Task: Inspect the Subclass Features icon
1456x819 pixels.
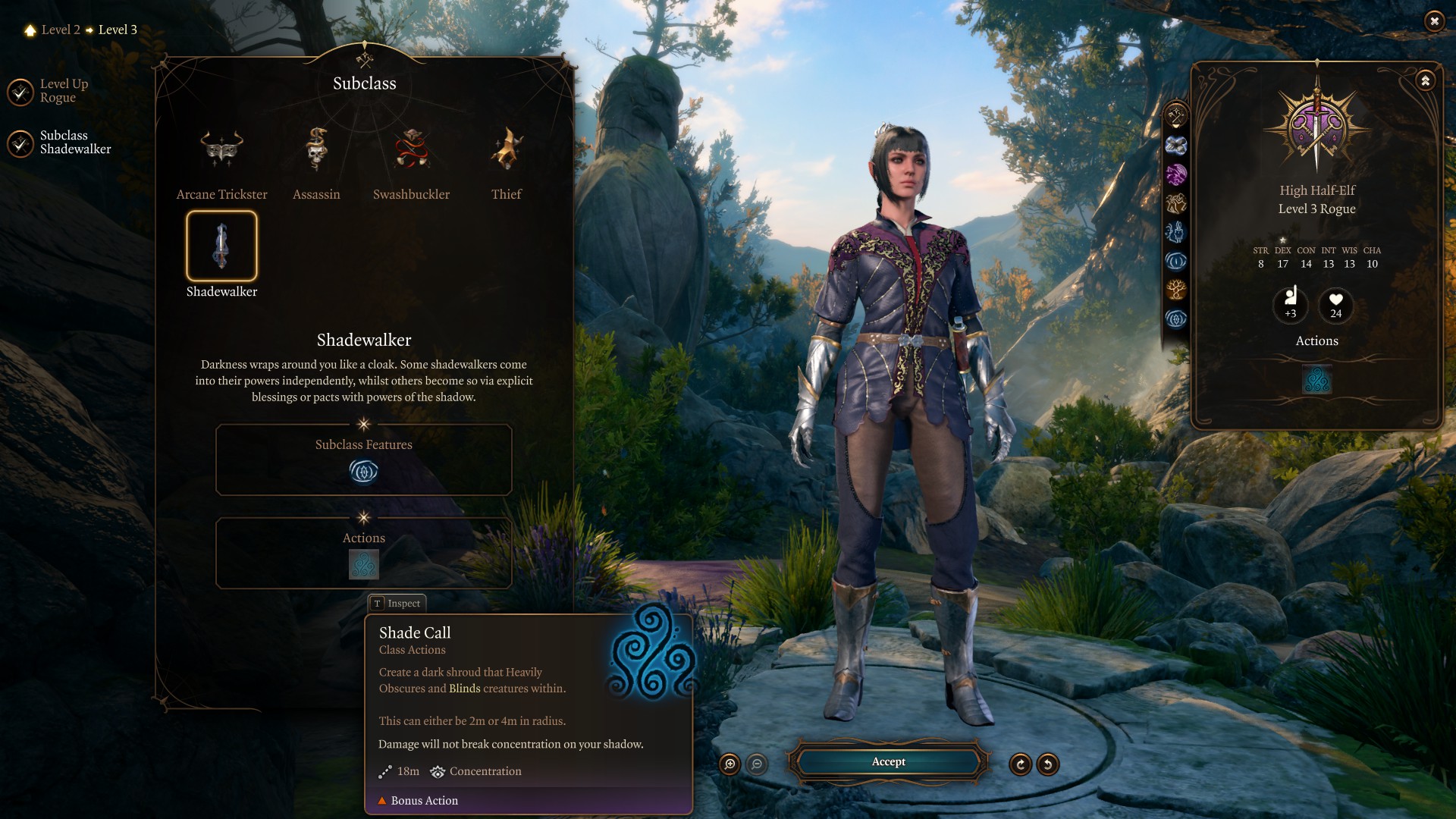Action: click(x=363, y=472)
